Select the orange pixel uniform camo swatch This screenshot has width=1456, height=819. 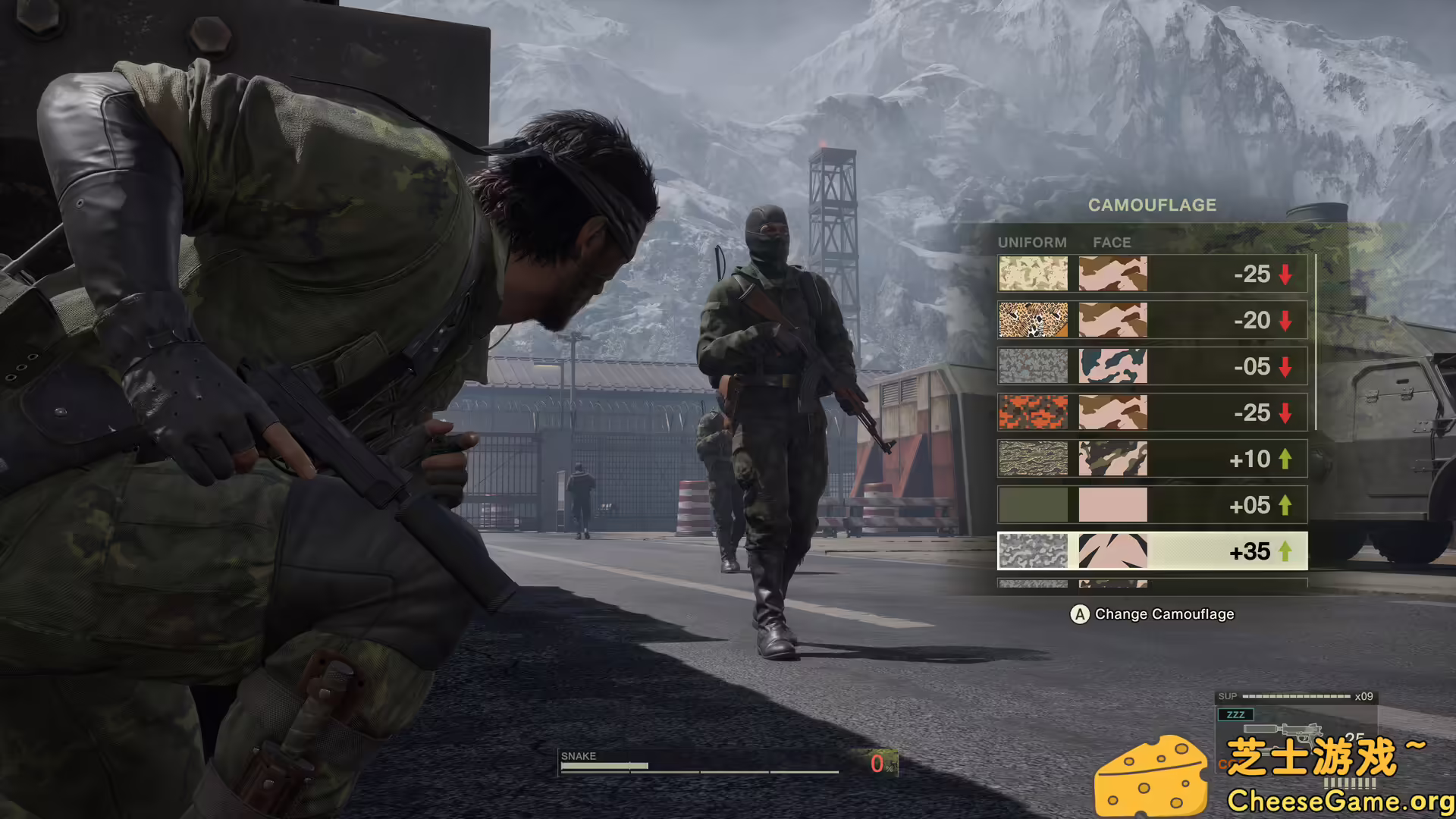click(1033, 413)
